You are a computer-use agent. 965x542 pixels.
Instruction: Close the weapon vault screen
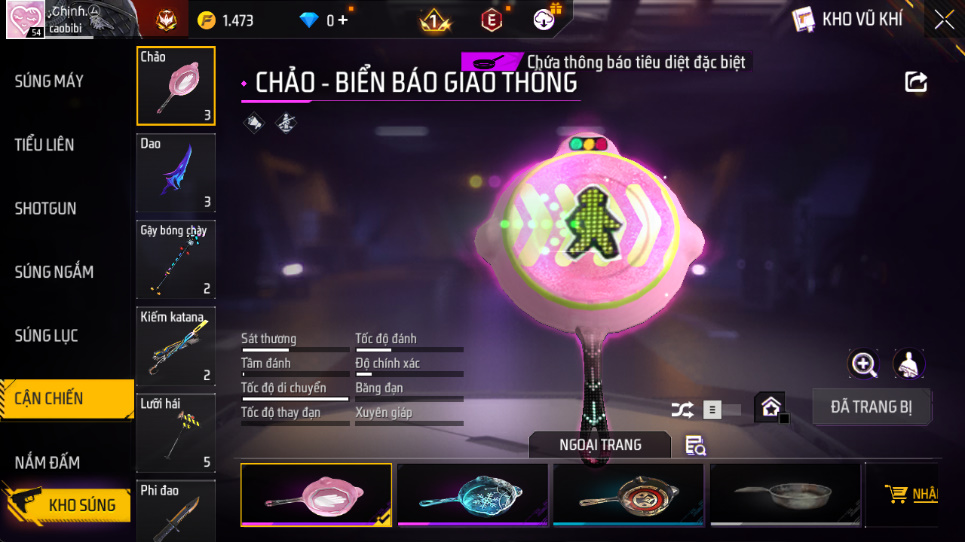943,19
